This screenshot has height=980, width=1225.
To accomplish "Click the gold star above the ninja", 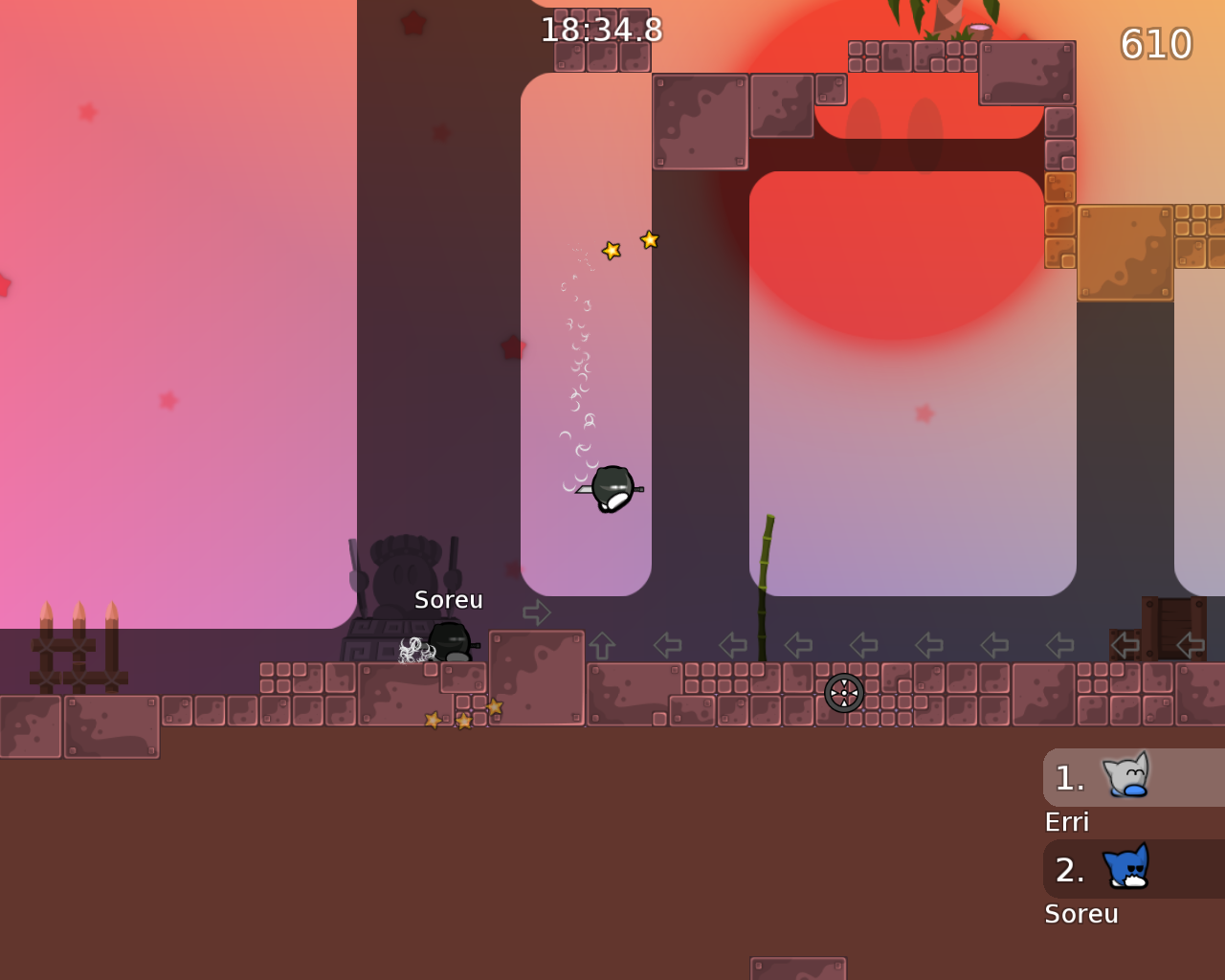I will [x=610, y=250].
